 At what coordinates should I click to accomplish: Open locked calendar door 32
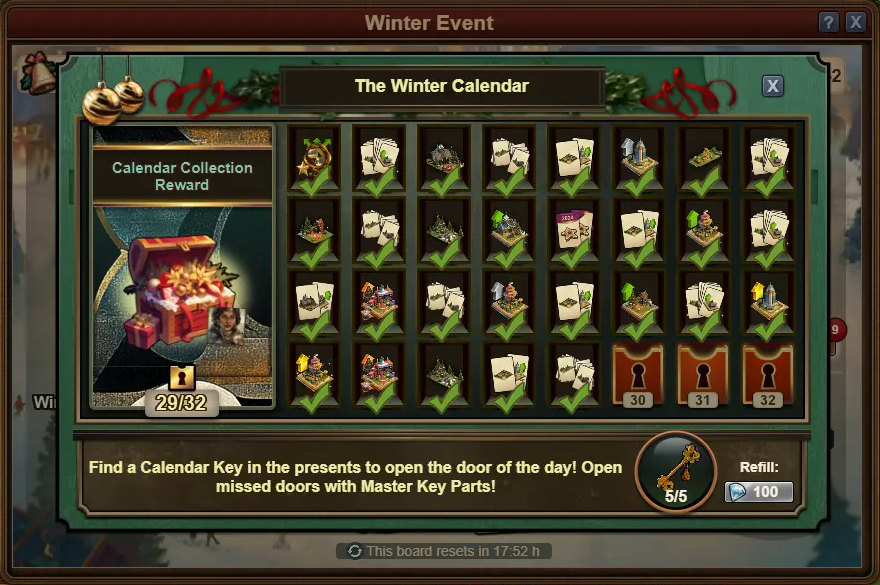(x=768, y=375)
